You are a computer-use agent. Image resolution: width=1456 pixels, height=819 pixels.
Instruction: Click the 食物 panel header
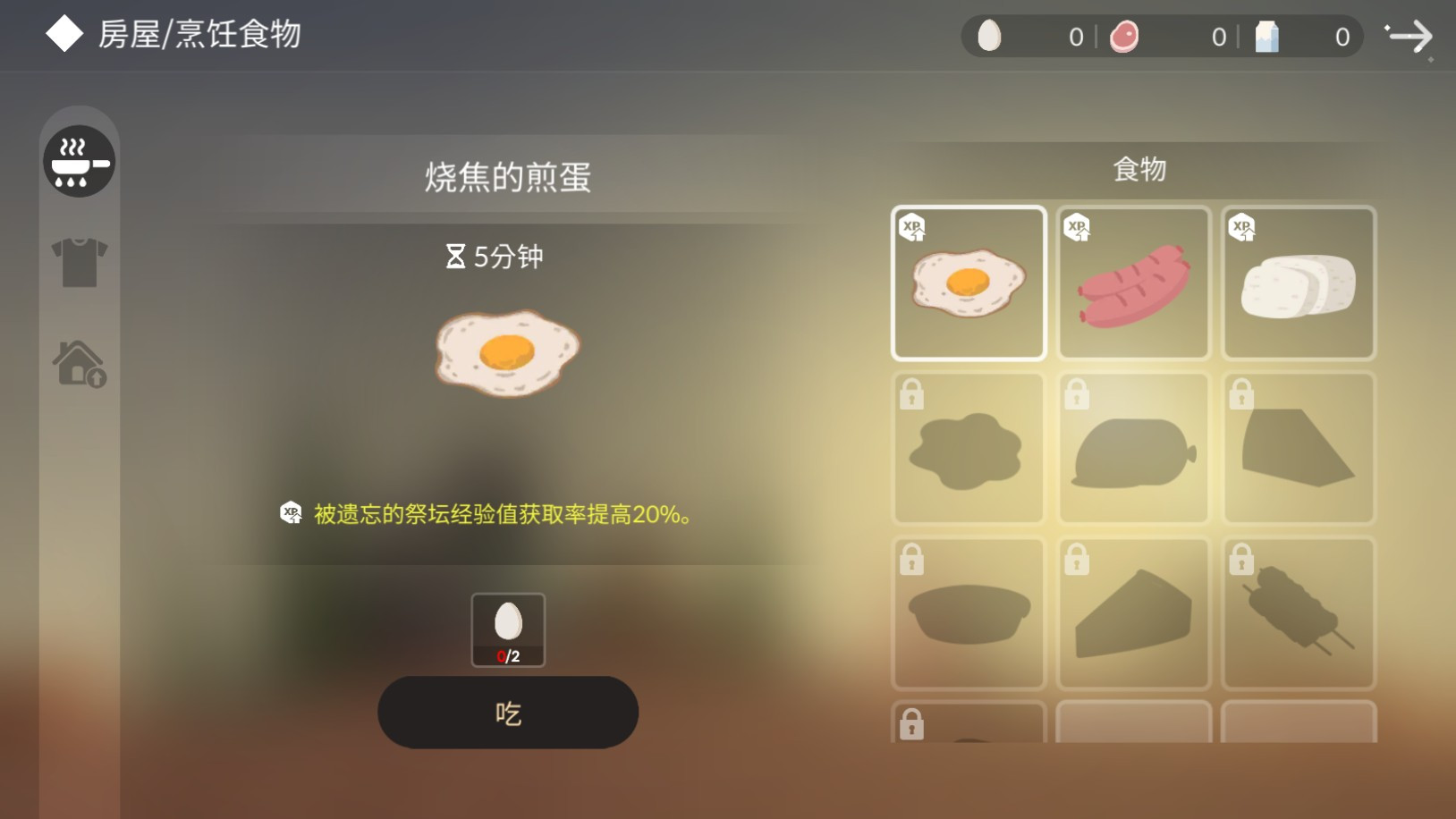pos(1139,168)
